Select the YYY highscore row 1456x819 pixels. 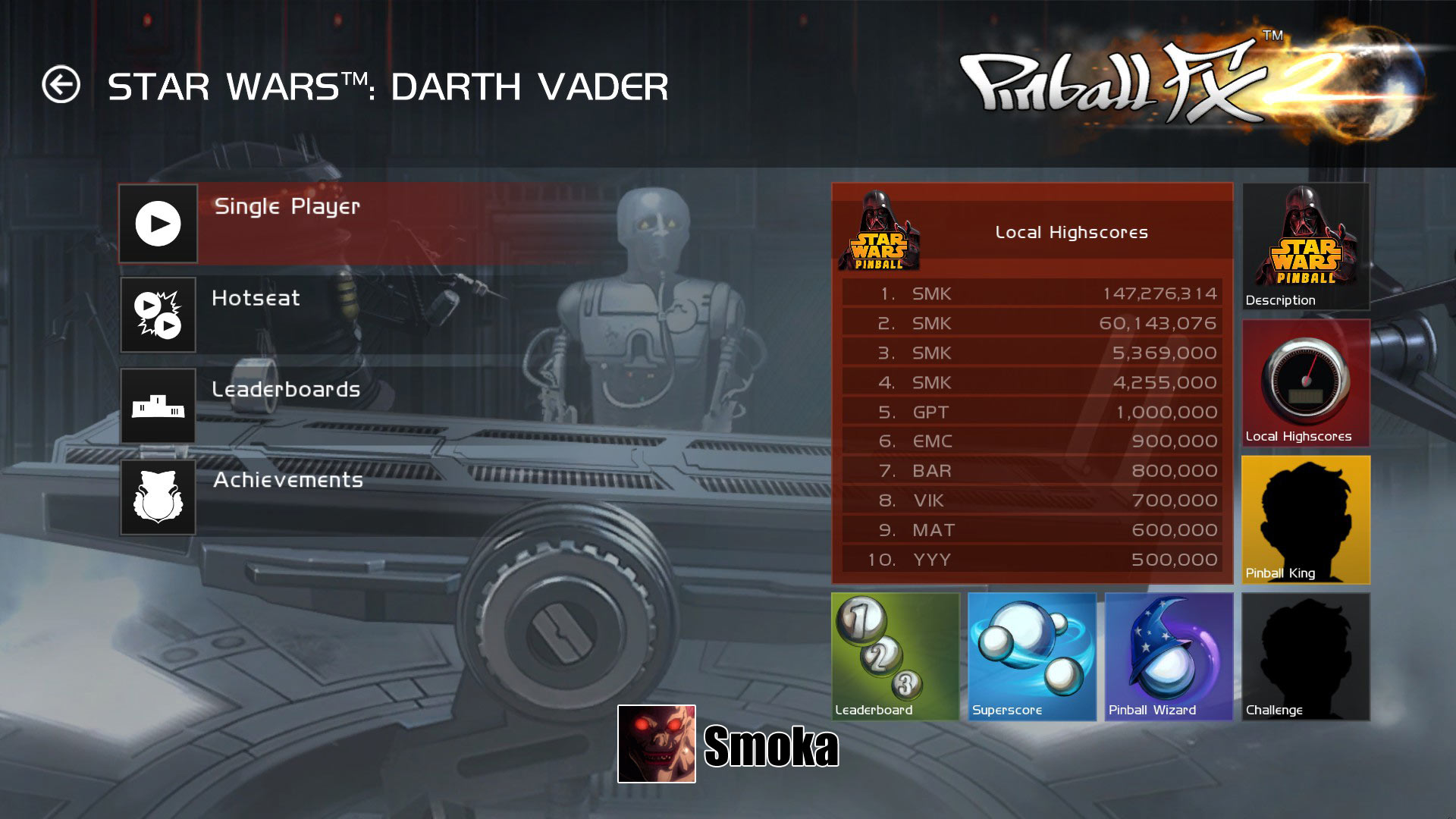1031,560
